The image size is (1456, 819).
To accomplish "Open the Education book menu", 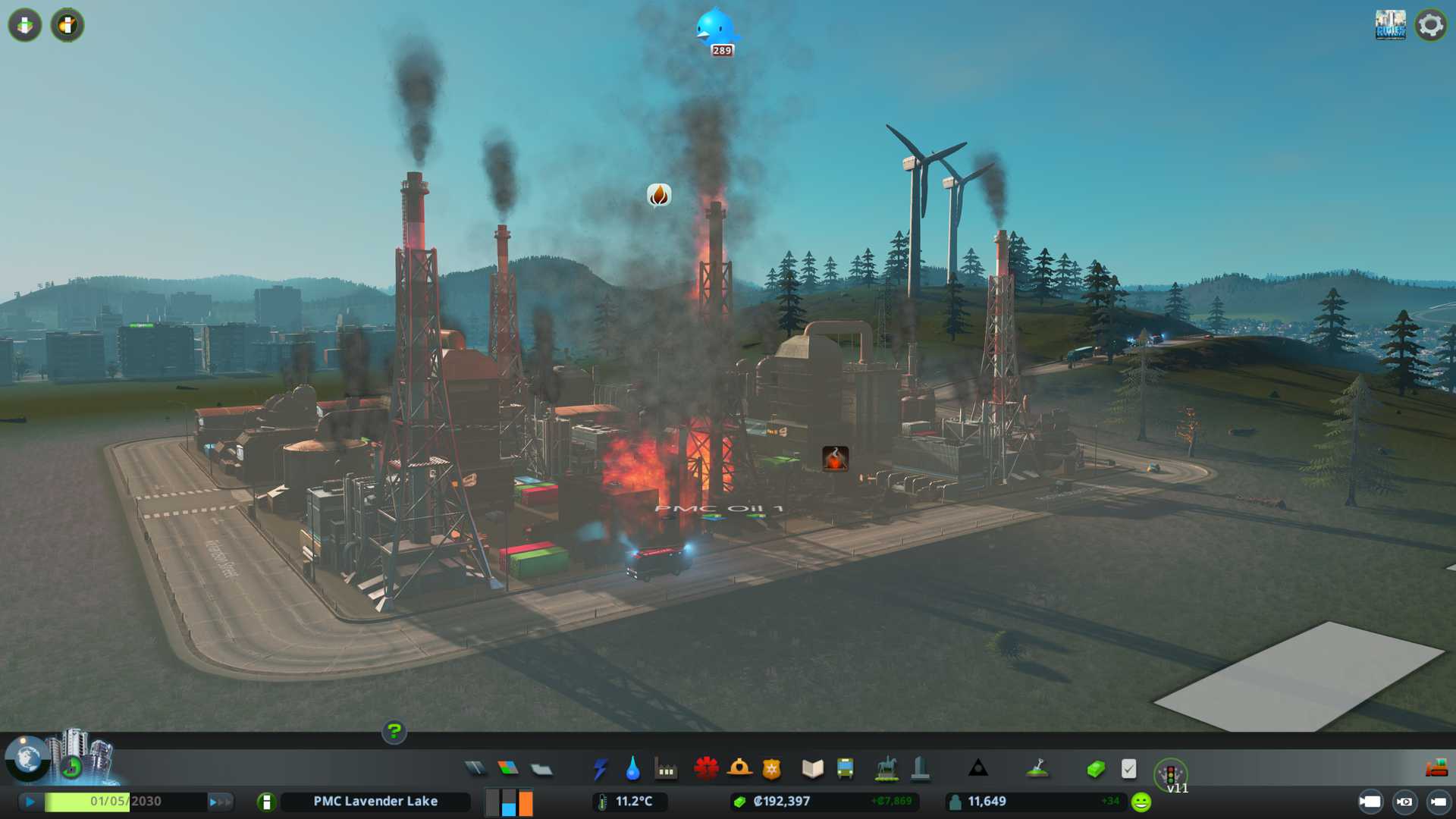I will 812,769.
